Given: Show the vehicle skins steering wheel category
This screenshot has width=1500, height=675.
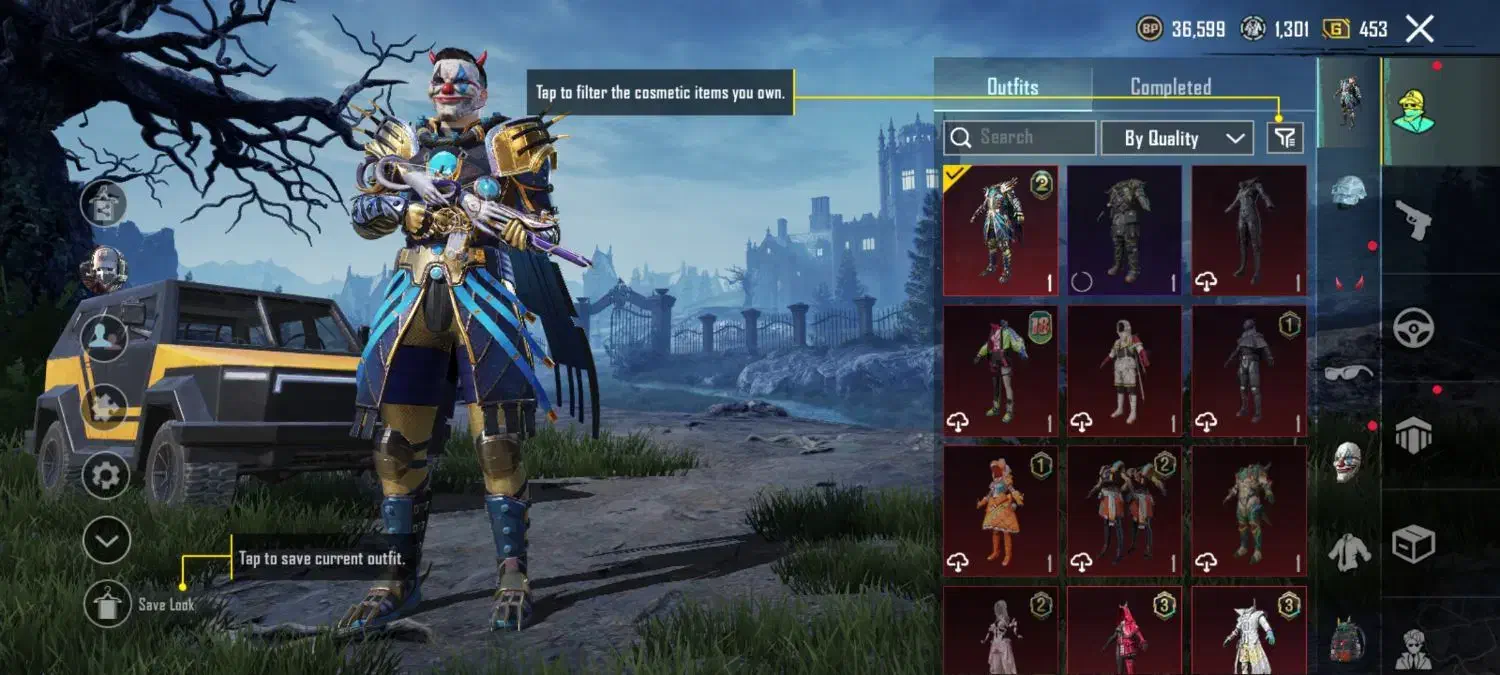Looking at the screenshot, I should click(x=1413, y=327).
